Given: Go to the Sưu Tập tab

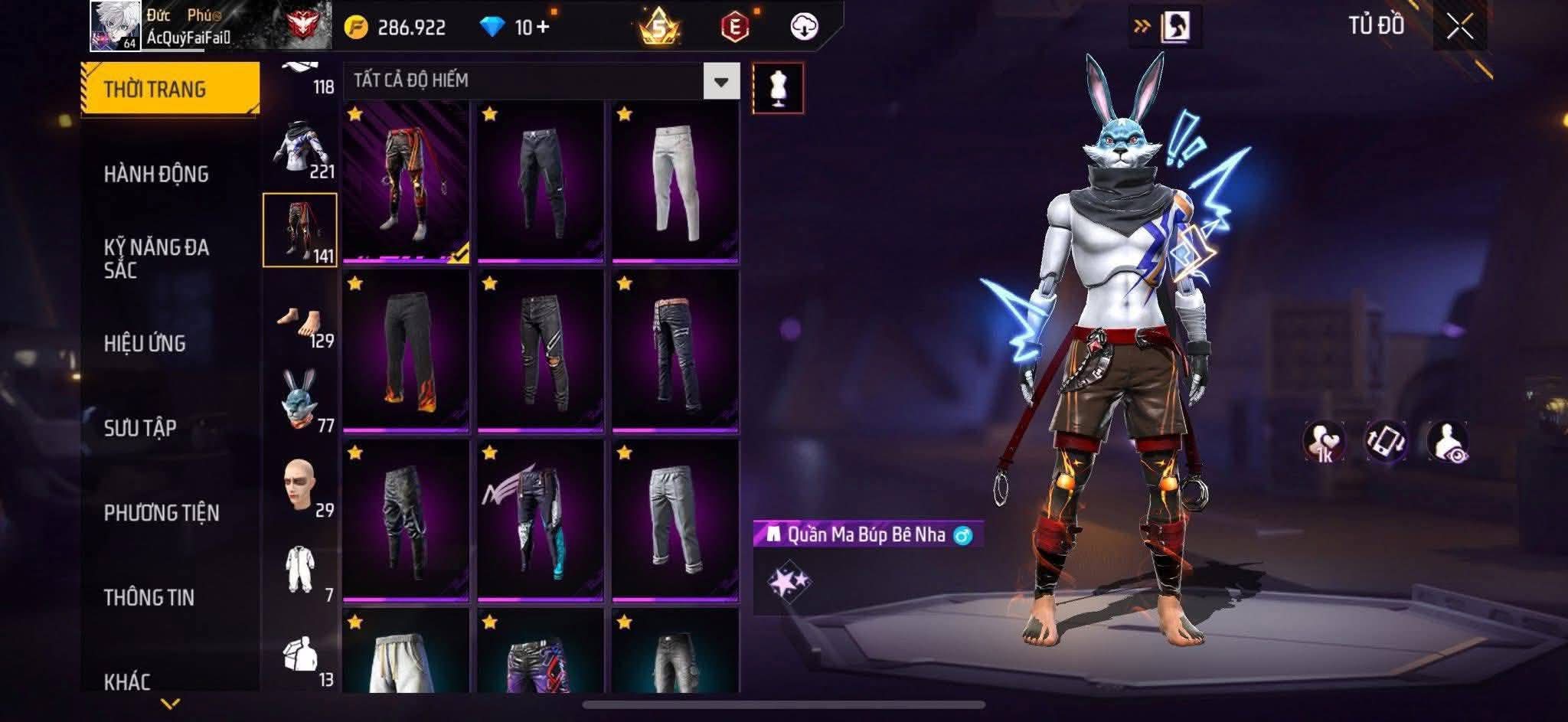Looking at the screenshot, I should click(140, 428).
